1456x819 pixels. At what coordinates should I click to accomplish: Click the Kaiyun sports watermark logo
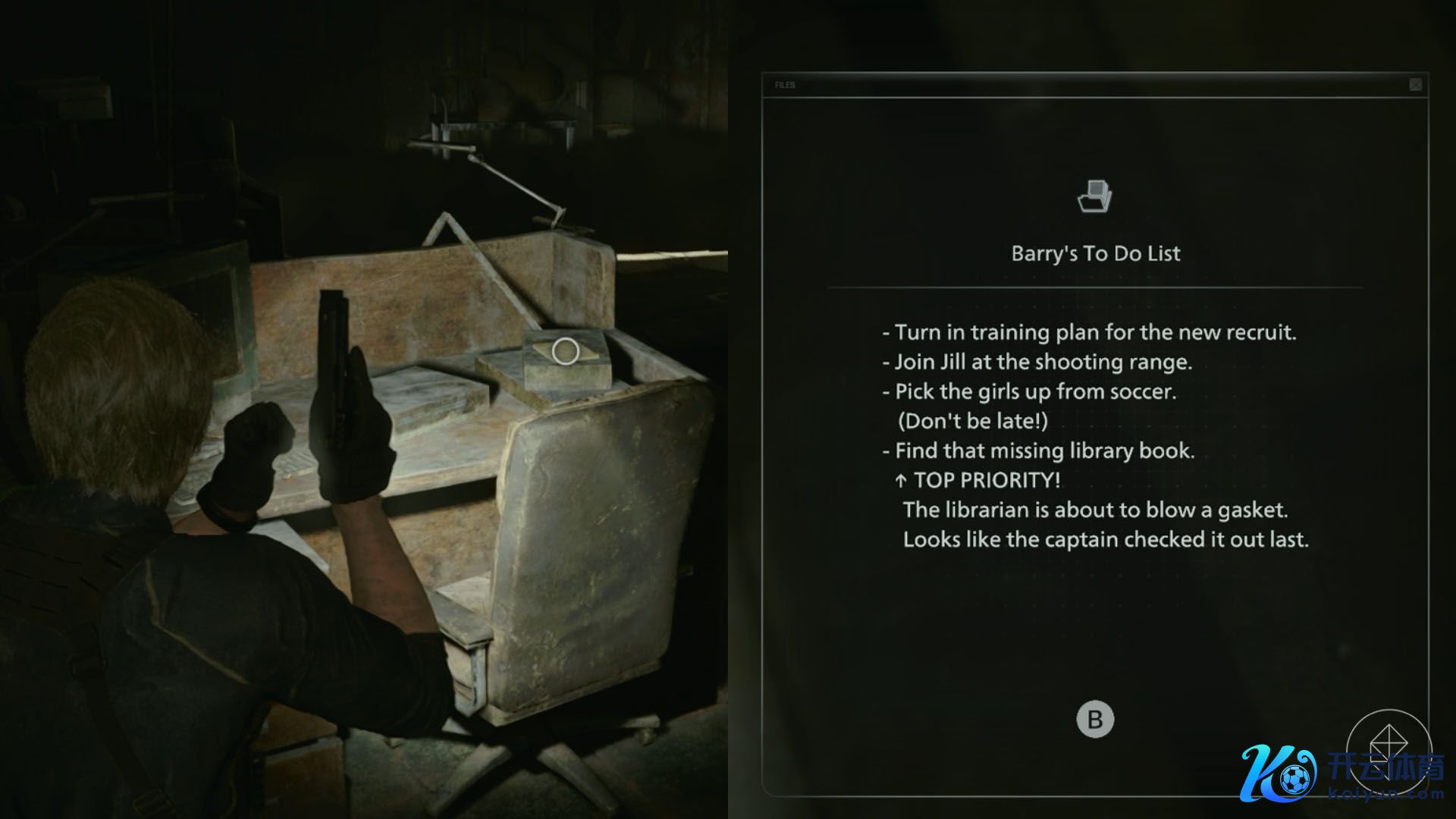(x=1341, y=772)
